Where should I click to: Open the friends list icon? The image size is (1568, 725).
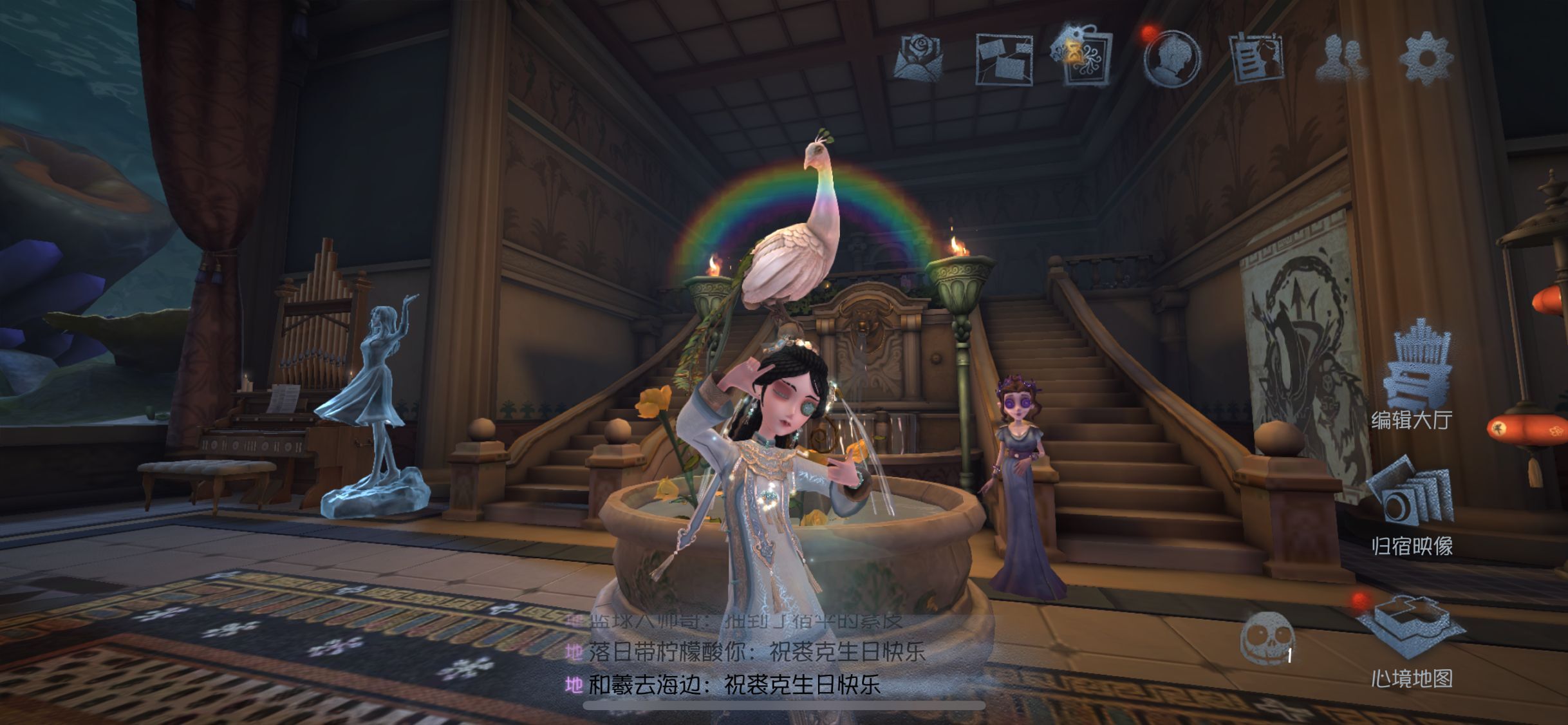click(x=1342, y=59)
